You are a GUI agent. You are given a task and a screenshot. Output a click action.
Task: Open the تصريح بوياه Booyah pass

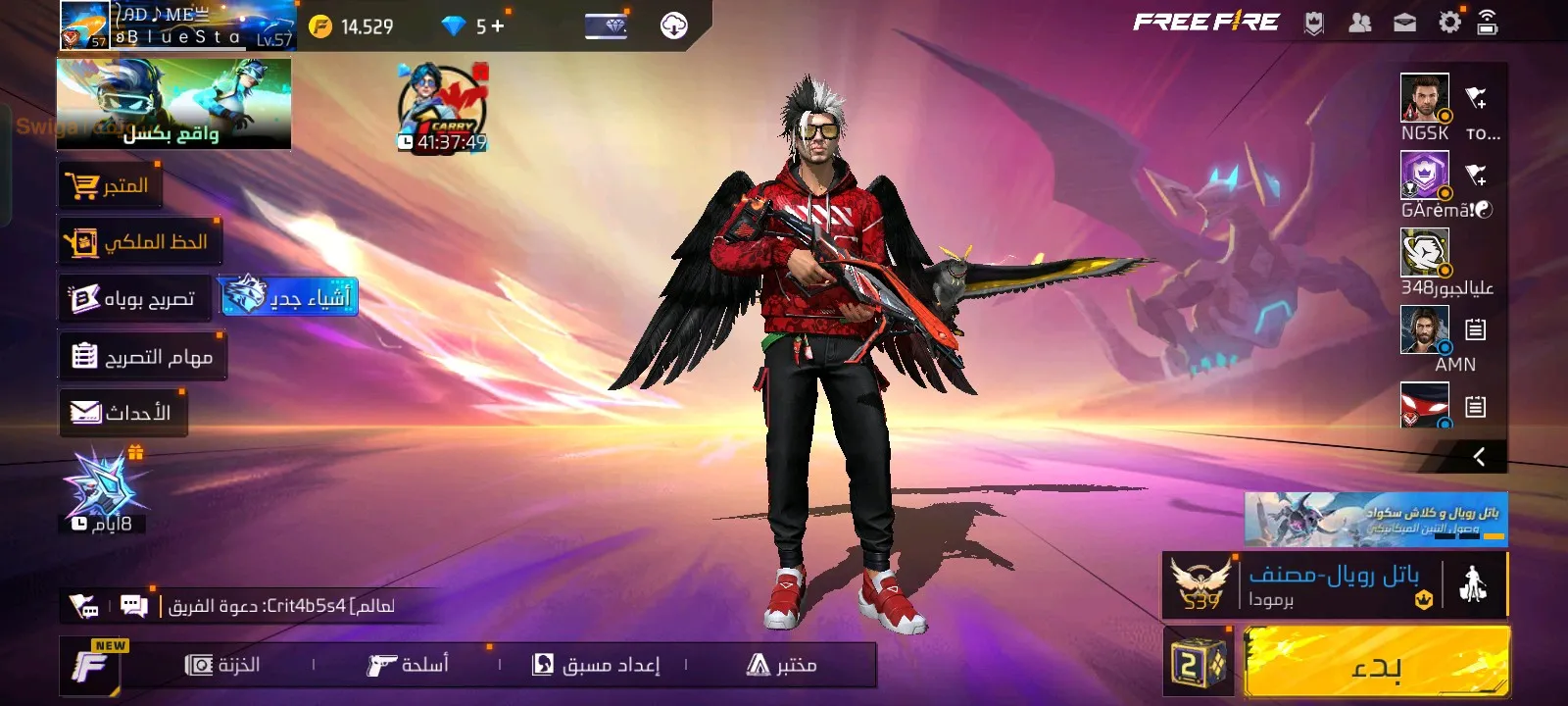coord(133,298)
